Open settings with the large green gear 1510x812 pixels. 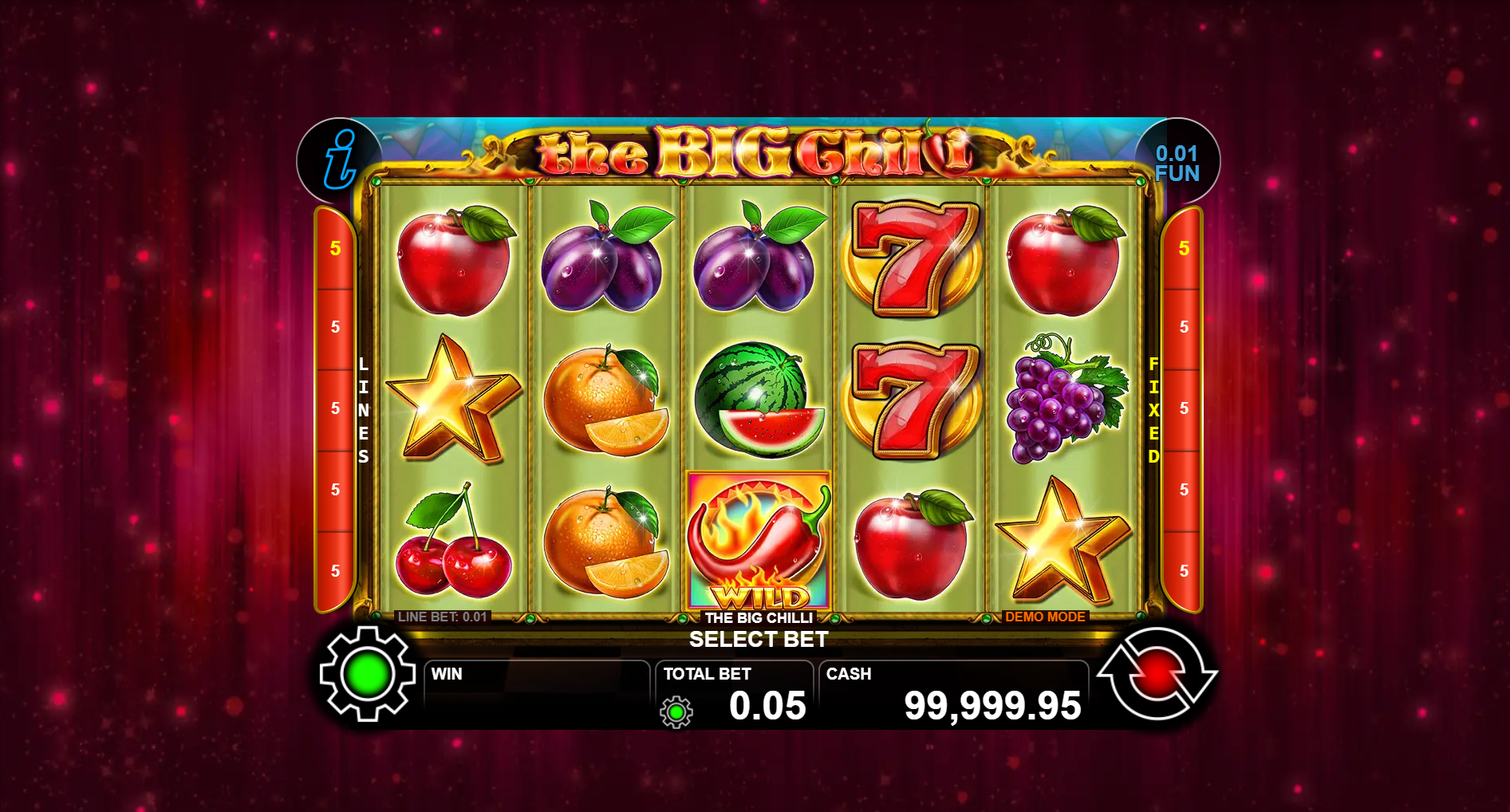[367, 674]
